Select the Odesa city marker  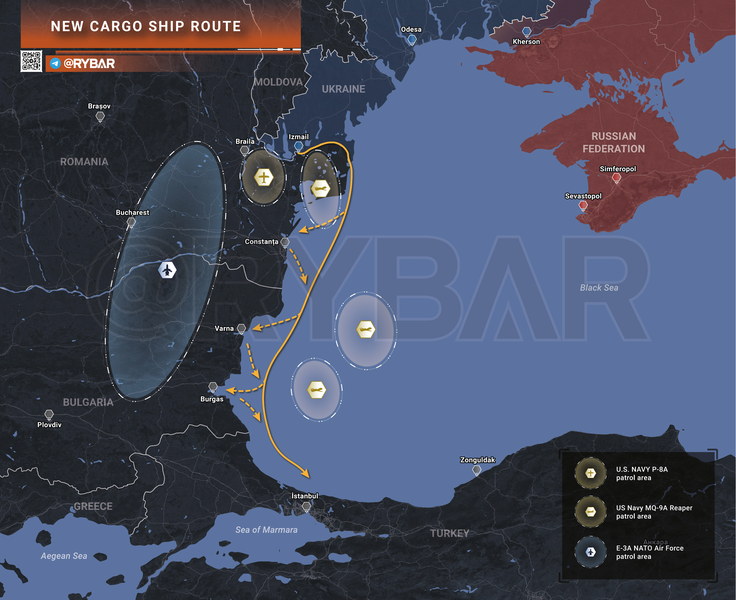pyautogui.click(x=411, y=40)
